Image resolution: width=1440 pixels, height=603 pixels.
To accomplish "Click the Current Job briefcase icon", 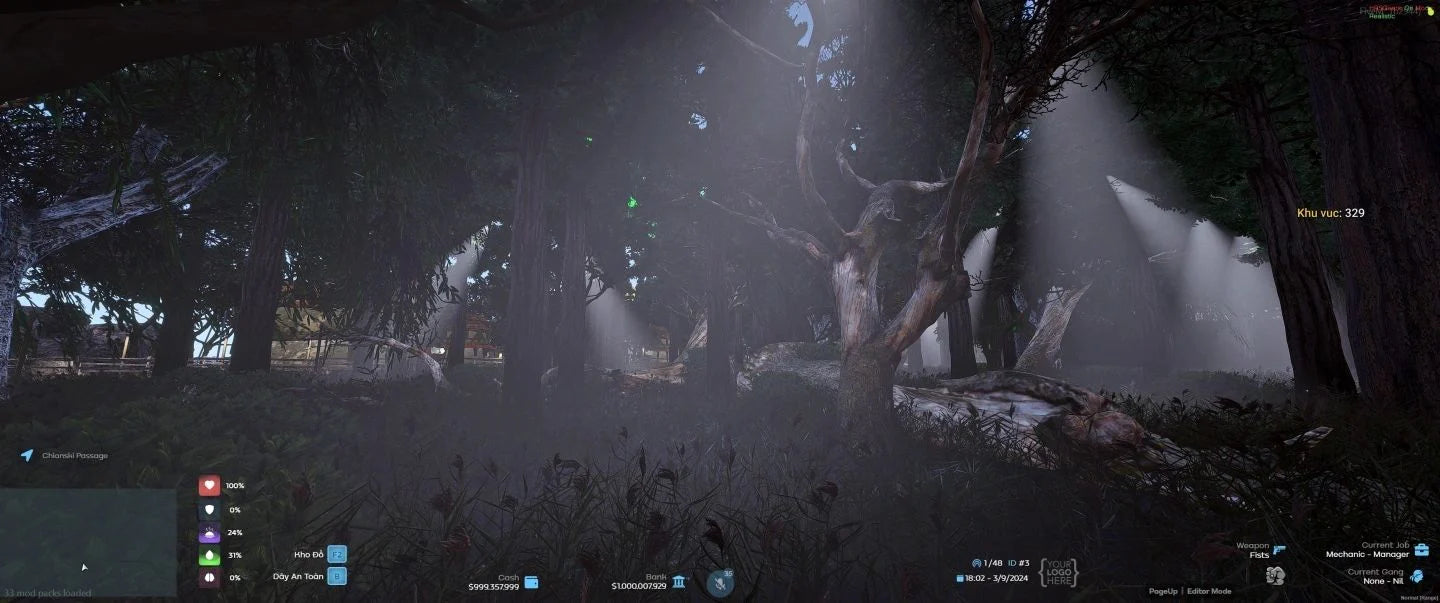I will (x=1421, y=549).
